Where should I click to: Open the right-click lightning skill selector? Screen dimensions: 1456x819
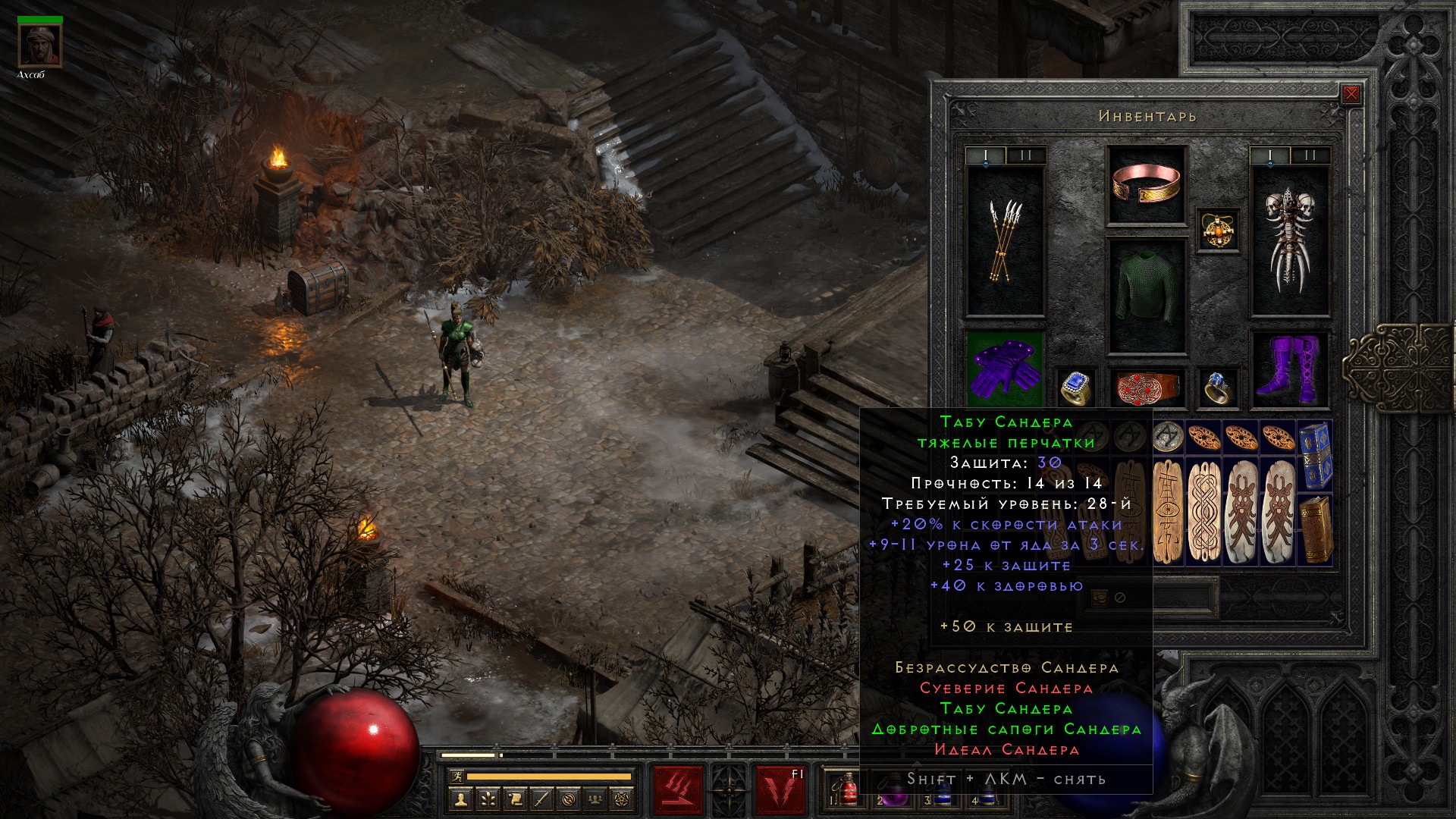(x=781, y=789)
